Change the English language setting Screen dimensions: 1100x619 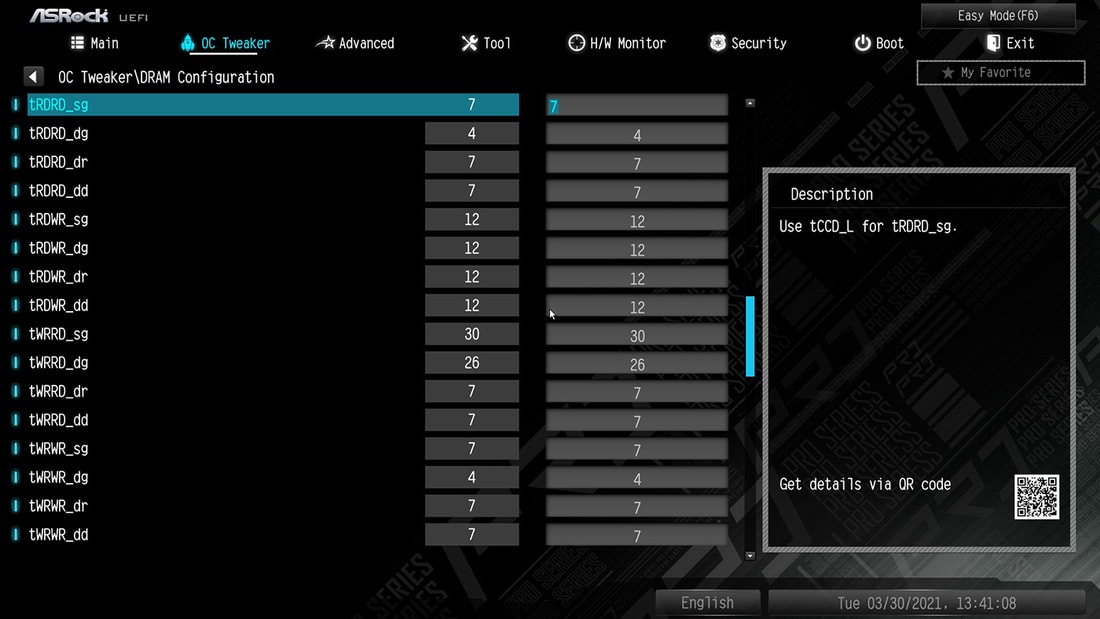pyautogui.click(x=707, y=603)
